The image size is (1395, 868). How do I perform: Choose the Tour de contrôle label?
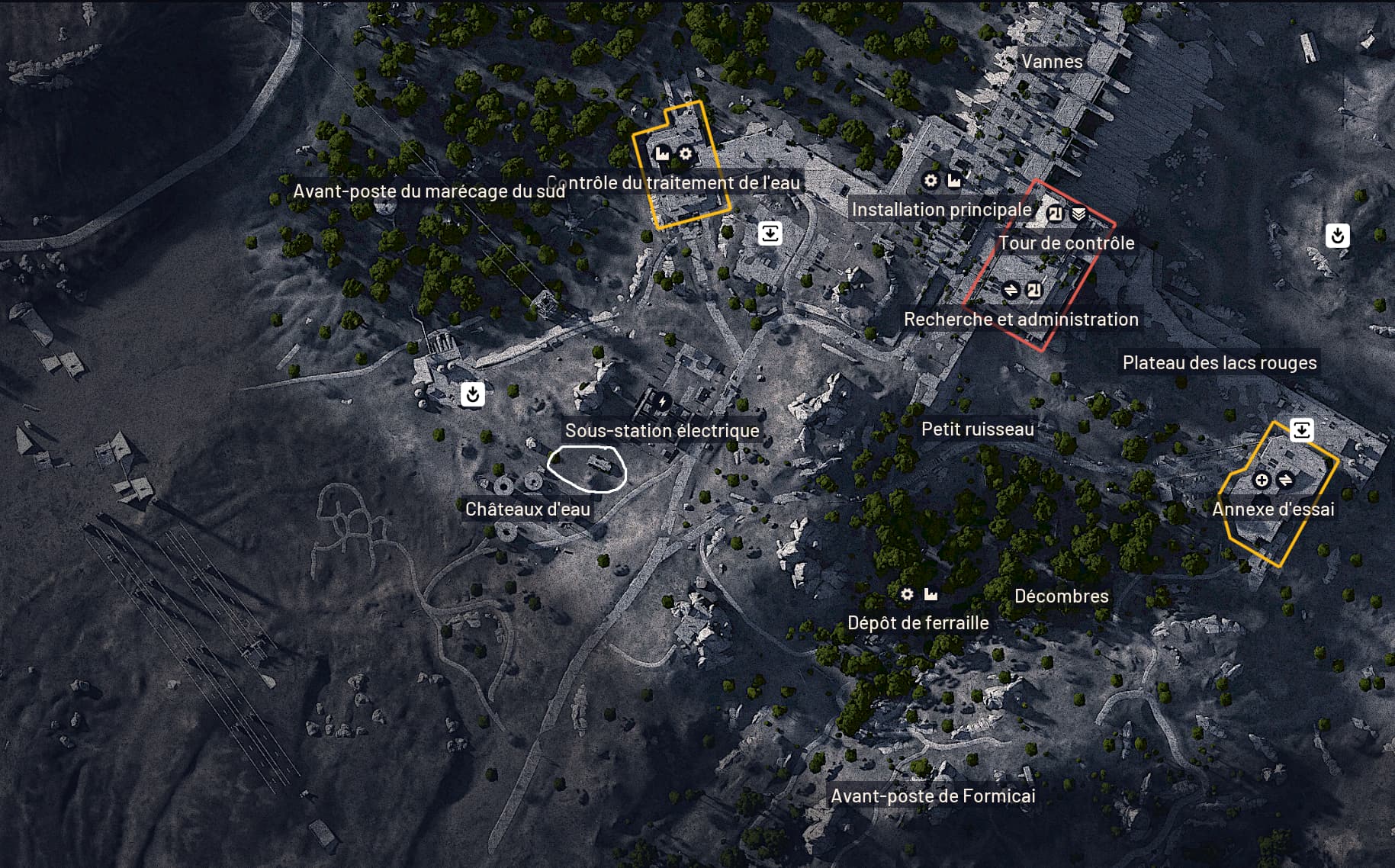pyautogui.click(x=1066, y=243)
